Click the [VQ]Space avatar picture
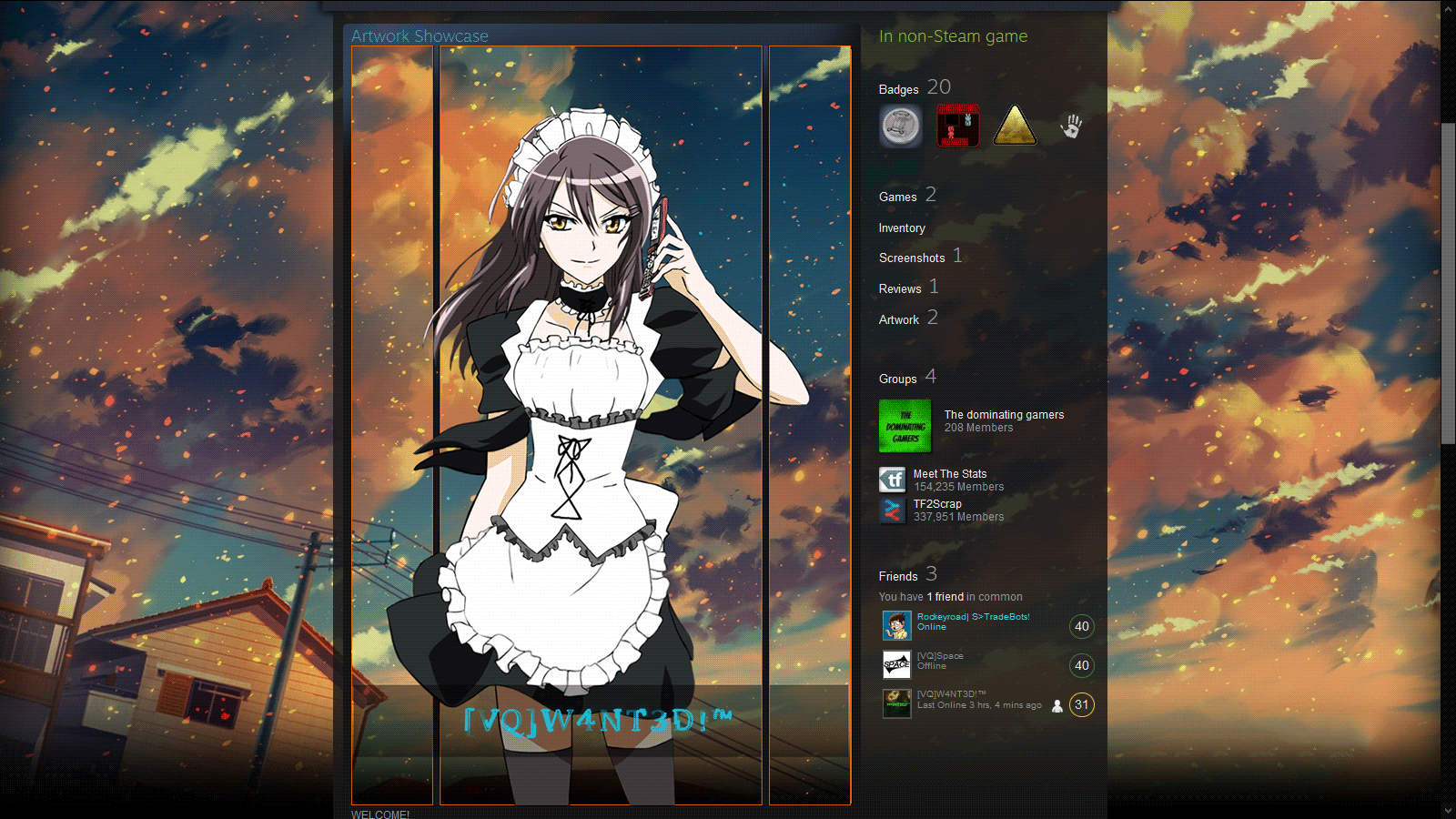The width and height of the screenshot is (1456, 819). [x=896, y=665]
